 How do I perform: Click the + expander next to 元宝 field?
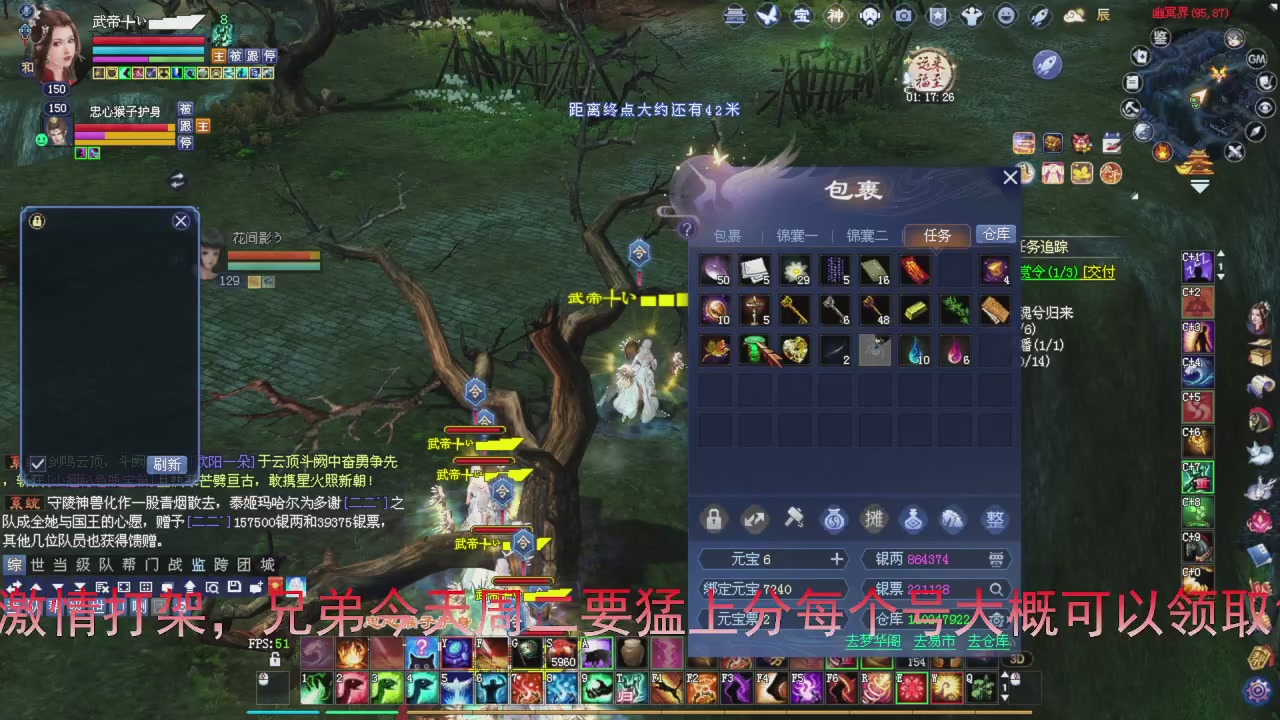click(839, 559)
